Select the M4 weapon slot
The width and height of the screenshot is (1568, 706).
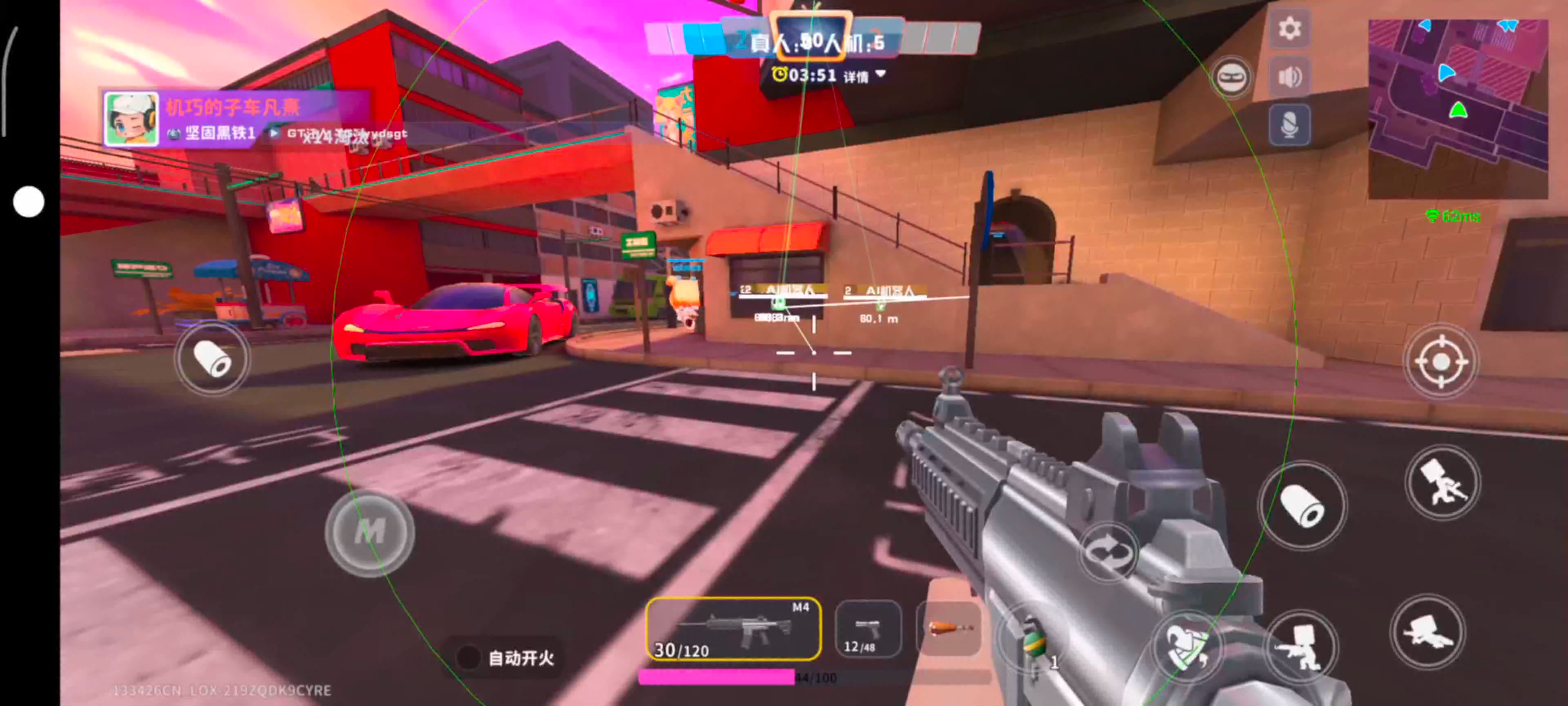[733, 629]
